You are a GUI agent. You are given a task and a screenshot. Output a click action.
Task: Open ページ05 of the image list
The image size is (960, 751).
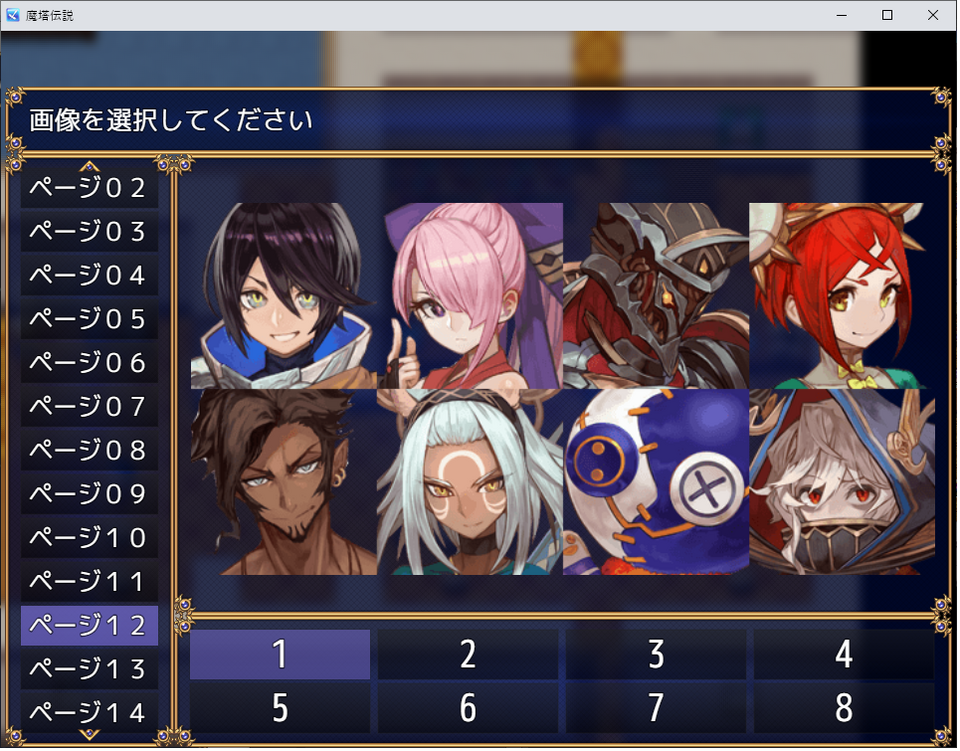click(88, 320)
